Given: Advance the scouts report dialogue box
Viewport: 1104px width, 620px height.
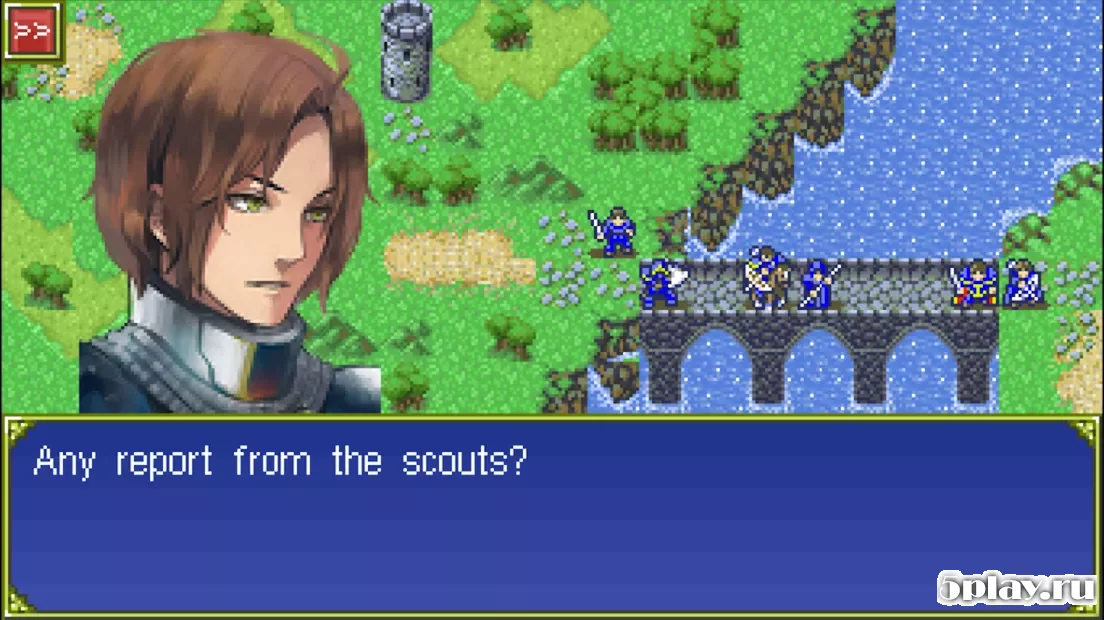Looking at the screenshot, I should [x=550, y=515].
